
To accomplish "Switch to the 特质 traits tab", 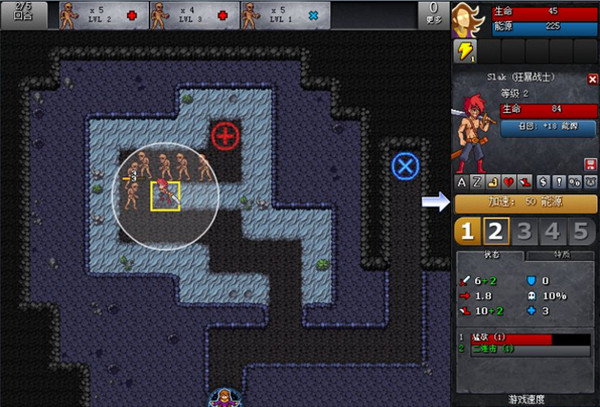I will click(560, 256).
